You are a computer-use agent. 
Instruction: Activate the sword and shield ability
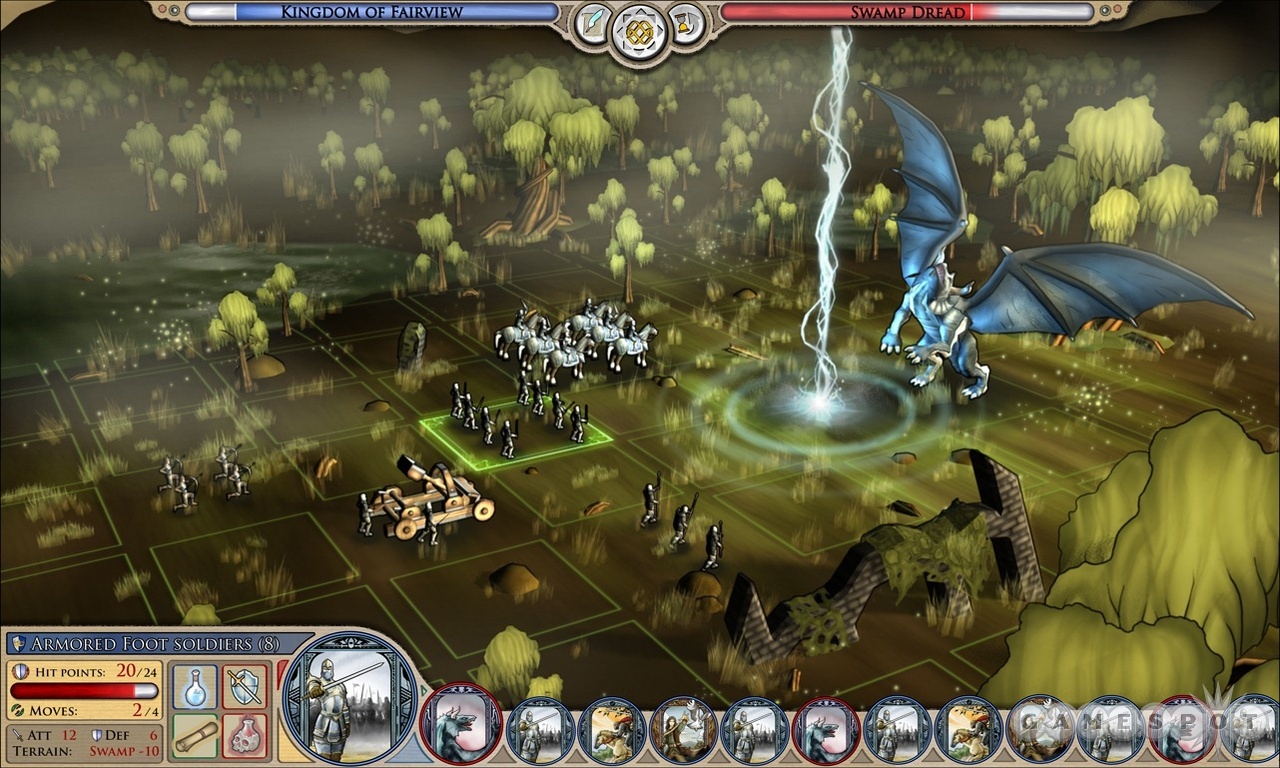click(x=244, y=687)
